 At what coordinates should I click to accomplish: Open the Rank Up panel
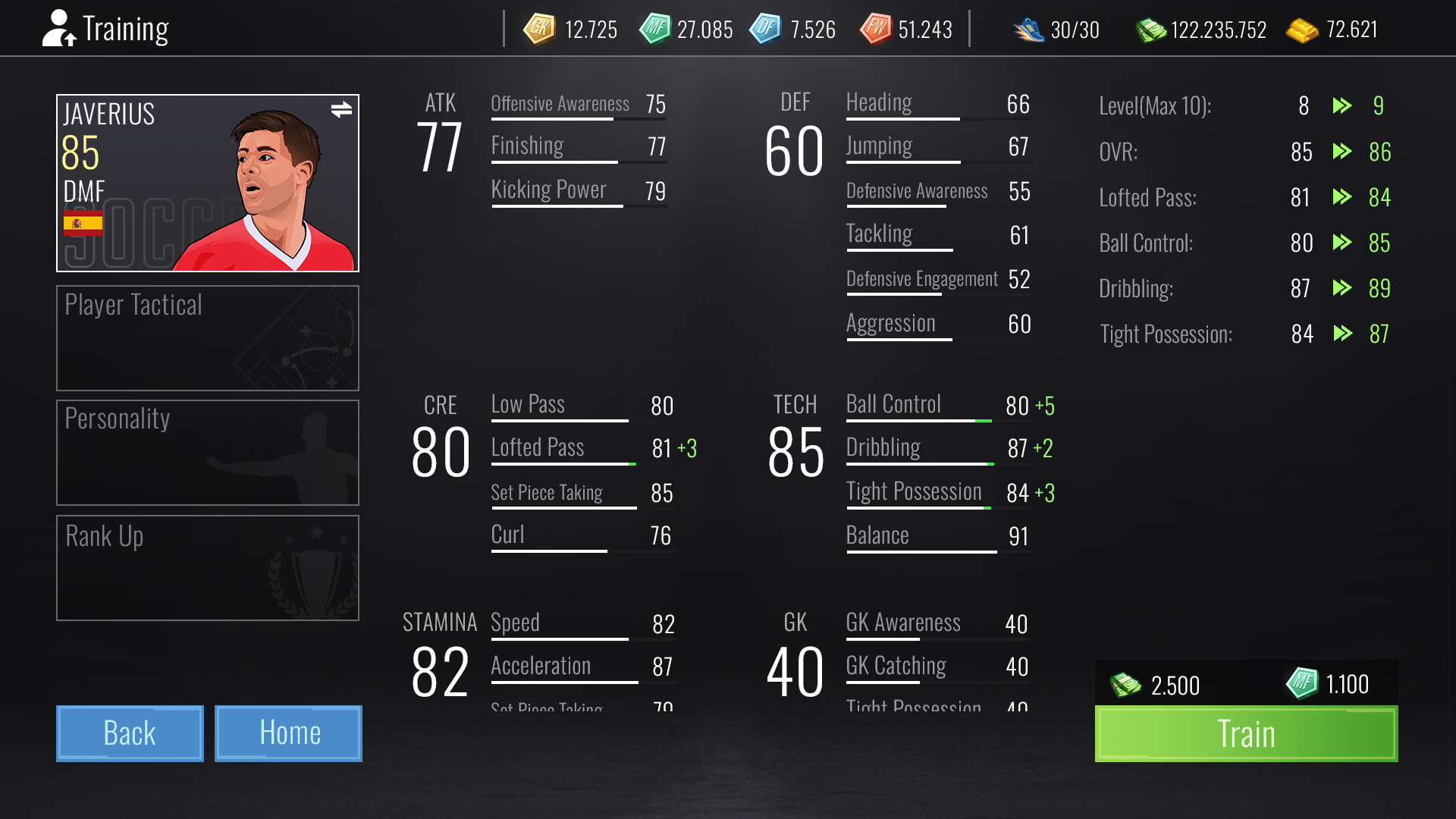[207, 568]
